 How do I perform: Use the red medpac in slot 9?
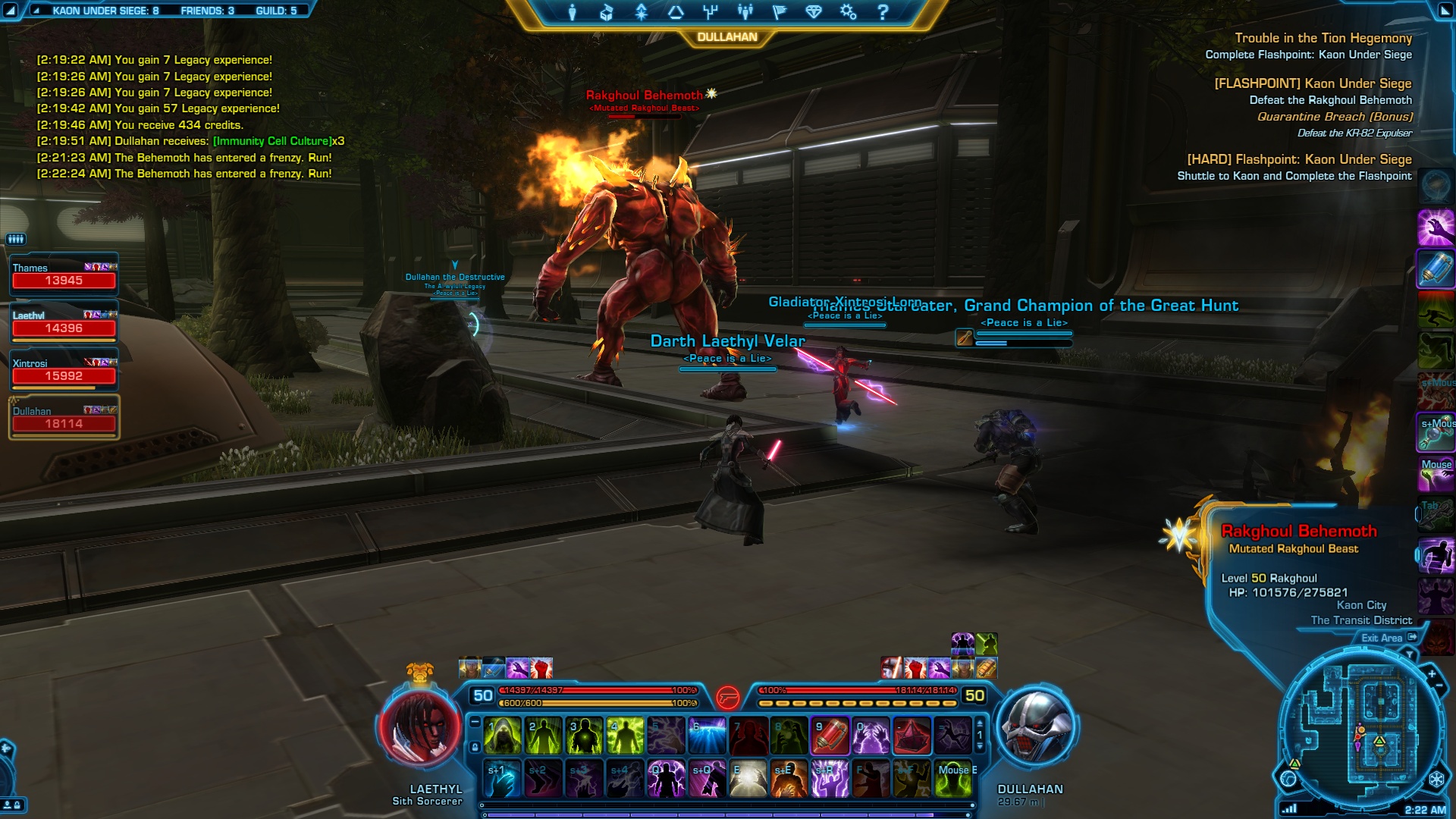[x=830, y=736]
